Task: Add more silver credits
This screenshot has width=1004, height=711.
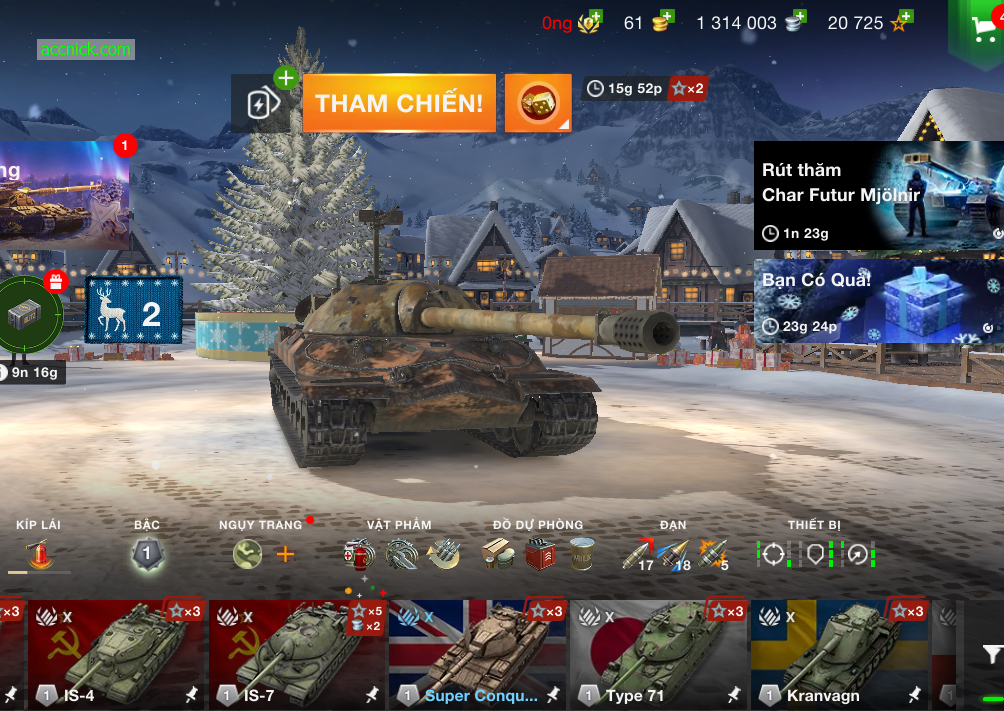Action: [797, 20]
